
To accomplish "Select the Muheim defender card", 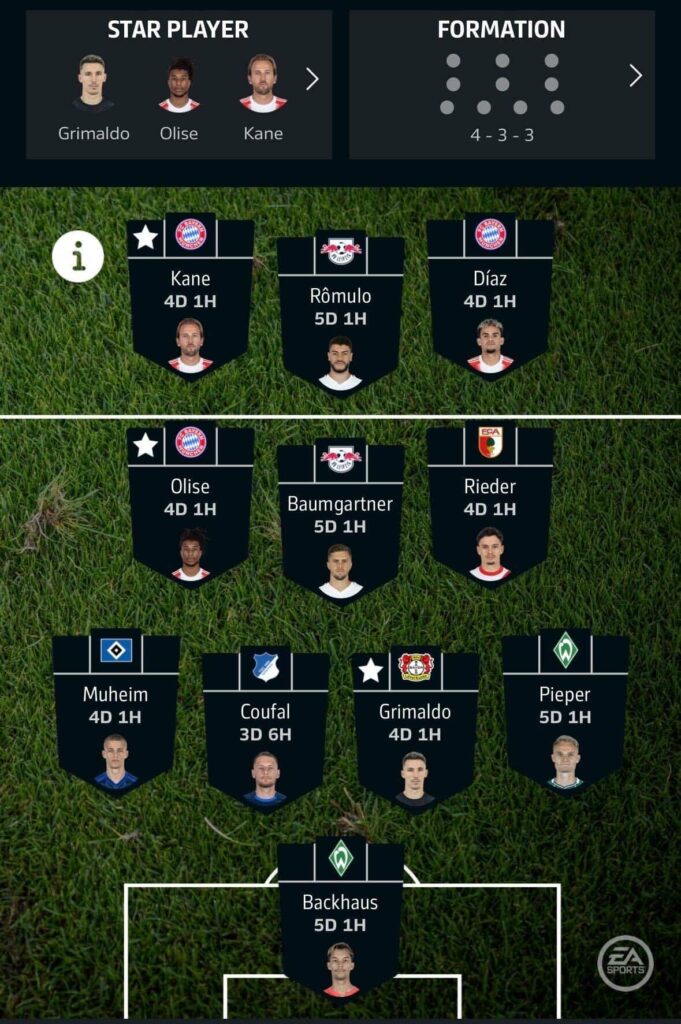I will point(115,712).
